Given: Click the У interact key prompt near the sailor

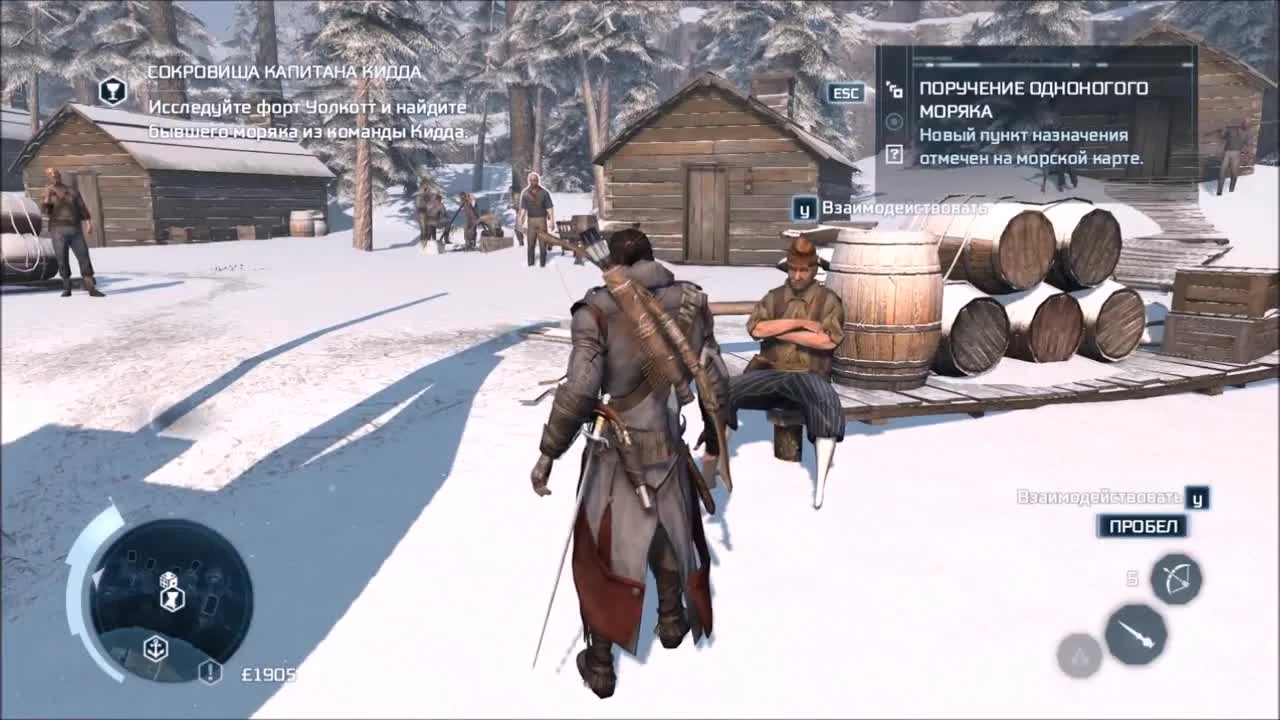Looking at the screenshot, I should (803, 207).
